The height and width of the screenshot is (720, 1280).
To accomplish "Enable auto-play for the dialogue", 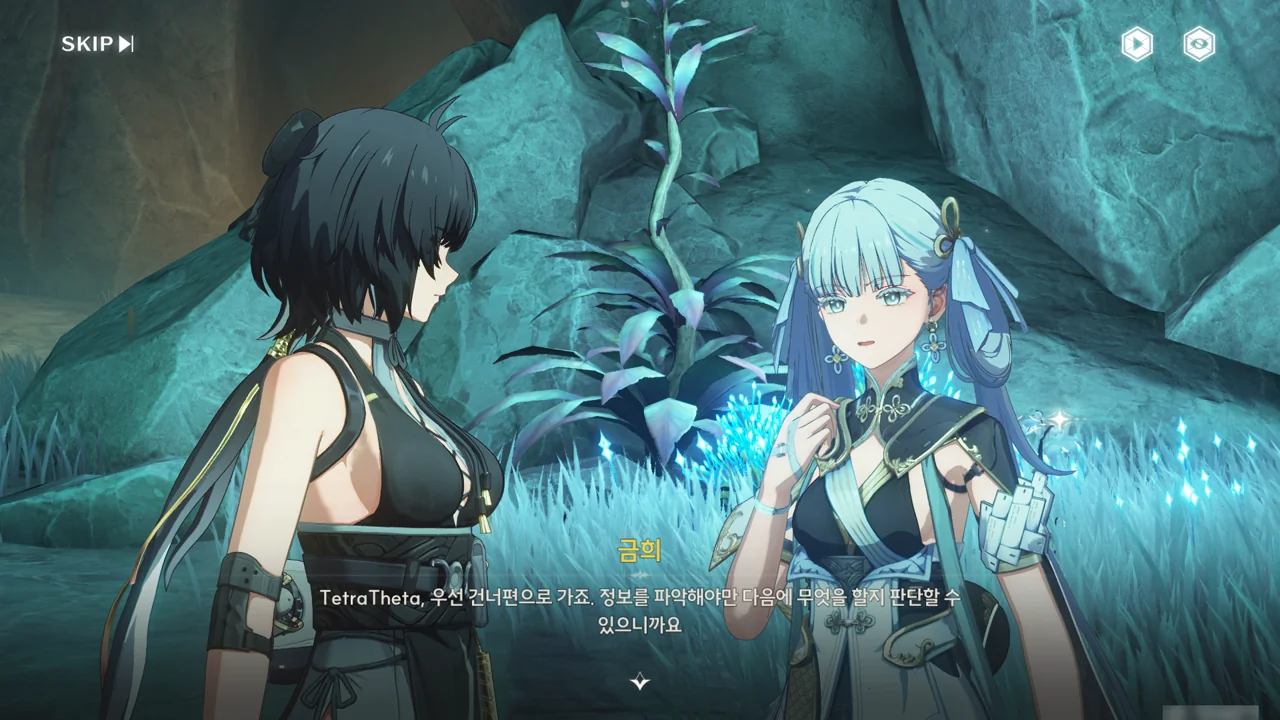I will coord(1136,44).
